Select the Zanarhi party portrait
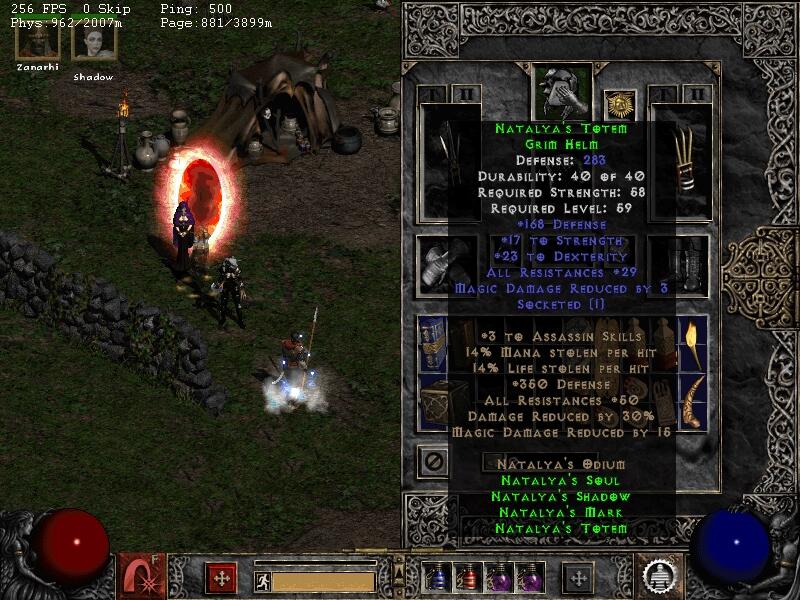800x600 pixels. [37, 40]
